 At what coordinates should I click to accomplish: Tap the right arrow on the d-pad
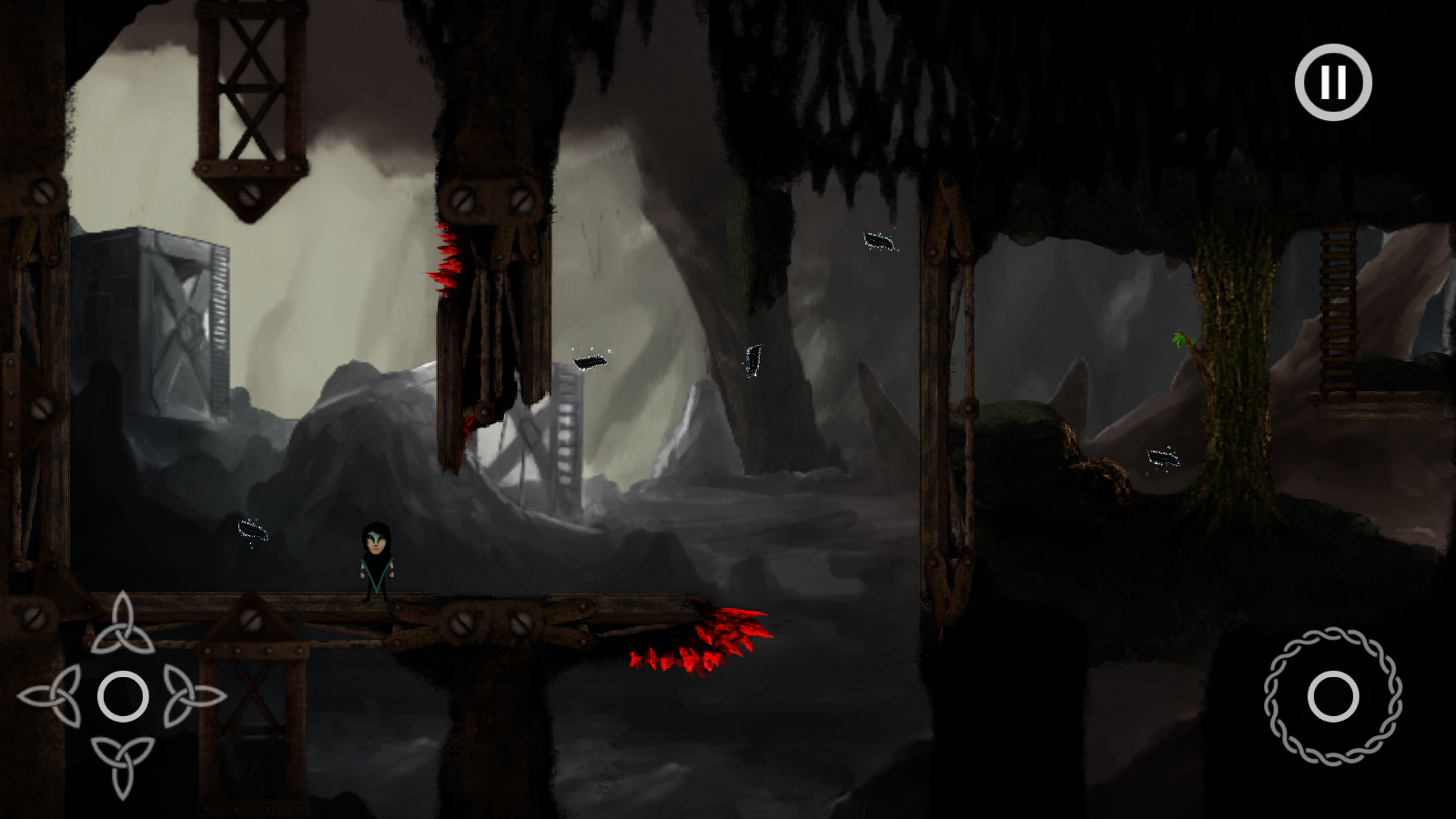pyautogui.click(x=193, y=696)
